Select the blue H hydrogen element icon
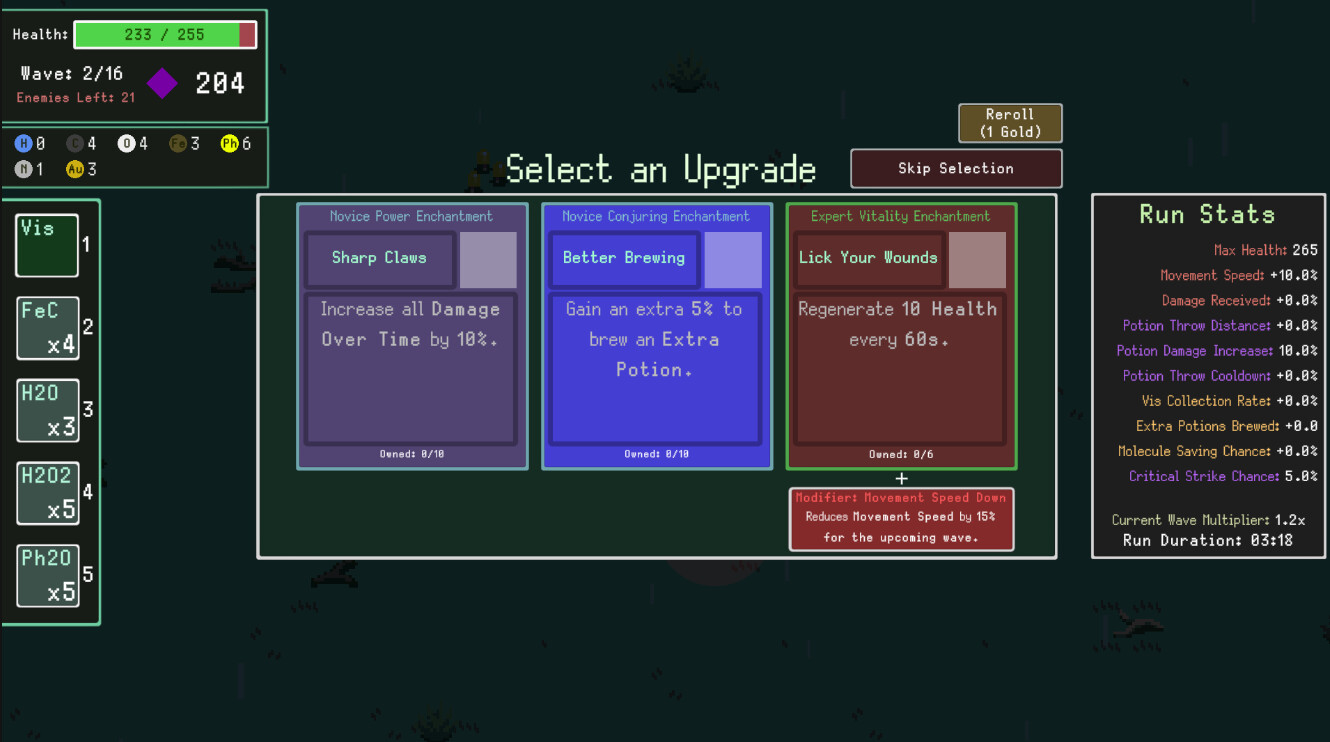This screenshot has height=742, width=1330. [23, 143]
